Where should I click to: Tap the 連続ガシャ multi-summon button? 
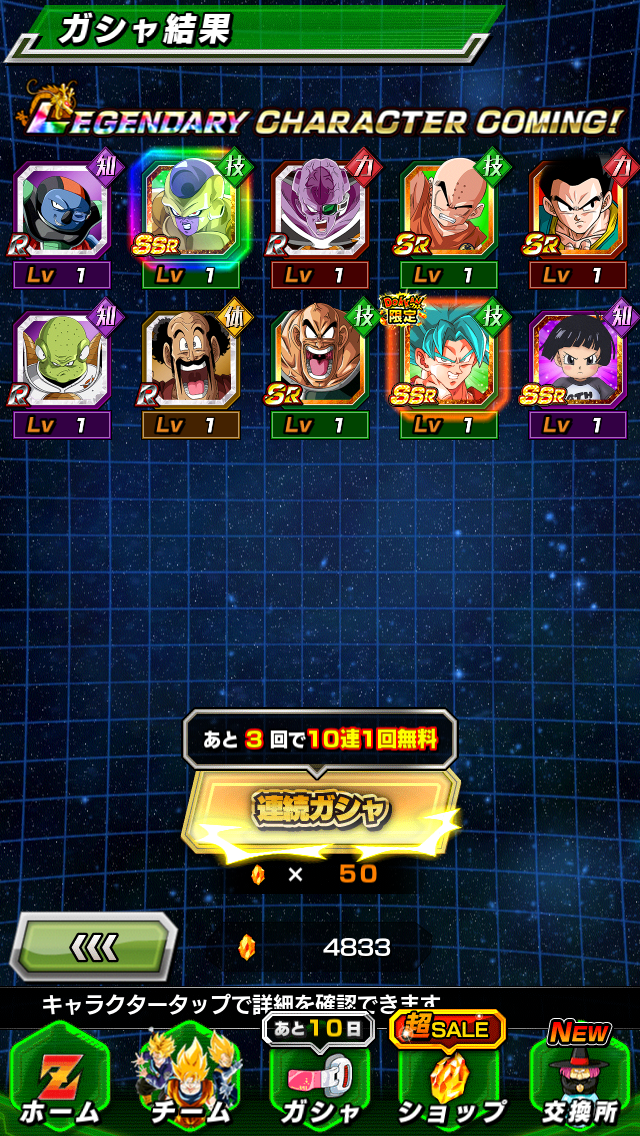pyautogui.click(x=320, y=810)
